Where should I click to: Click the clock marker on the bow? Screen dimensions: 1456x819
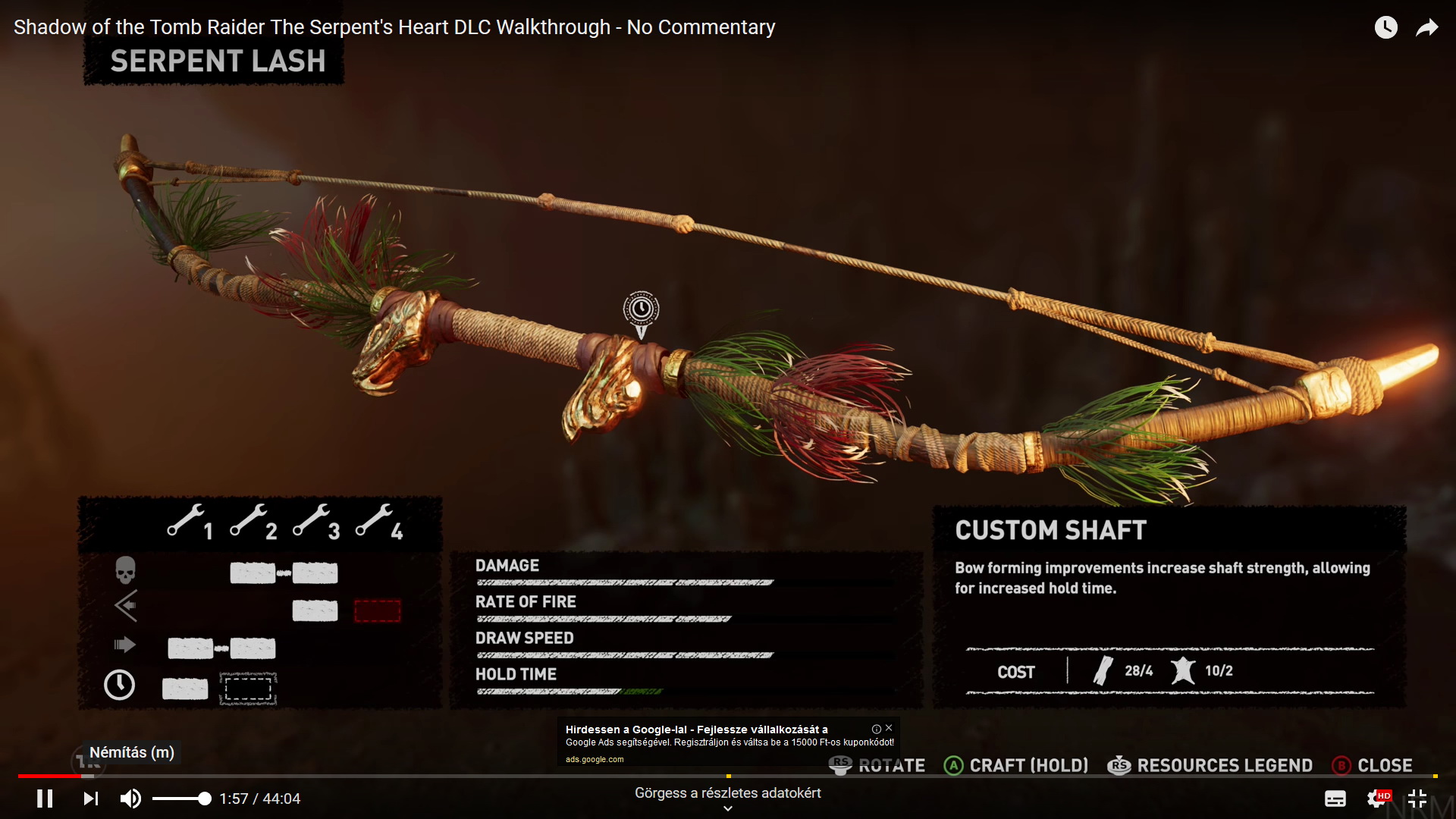(641, 309)
